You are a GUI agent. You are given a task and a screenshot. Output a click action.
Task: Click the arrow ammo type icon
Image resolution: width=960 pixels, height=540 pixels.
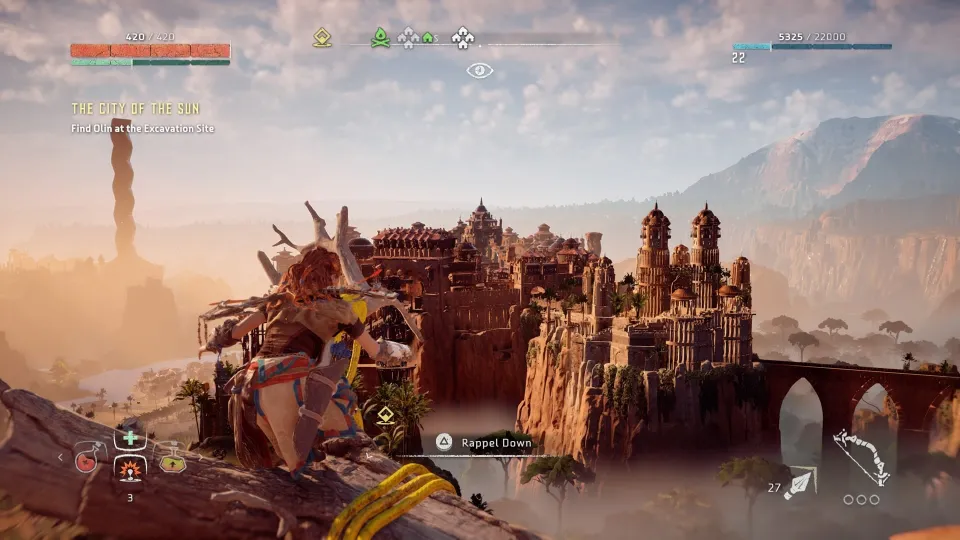click(800, 484)
